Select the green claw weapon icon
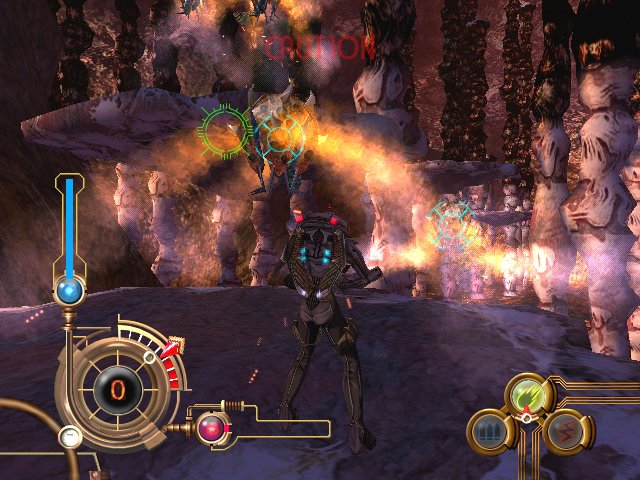The height and width of the screenshot is (480, 640). point(528,395)
